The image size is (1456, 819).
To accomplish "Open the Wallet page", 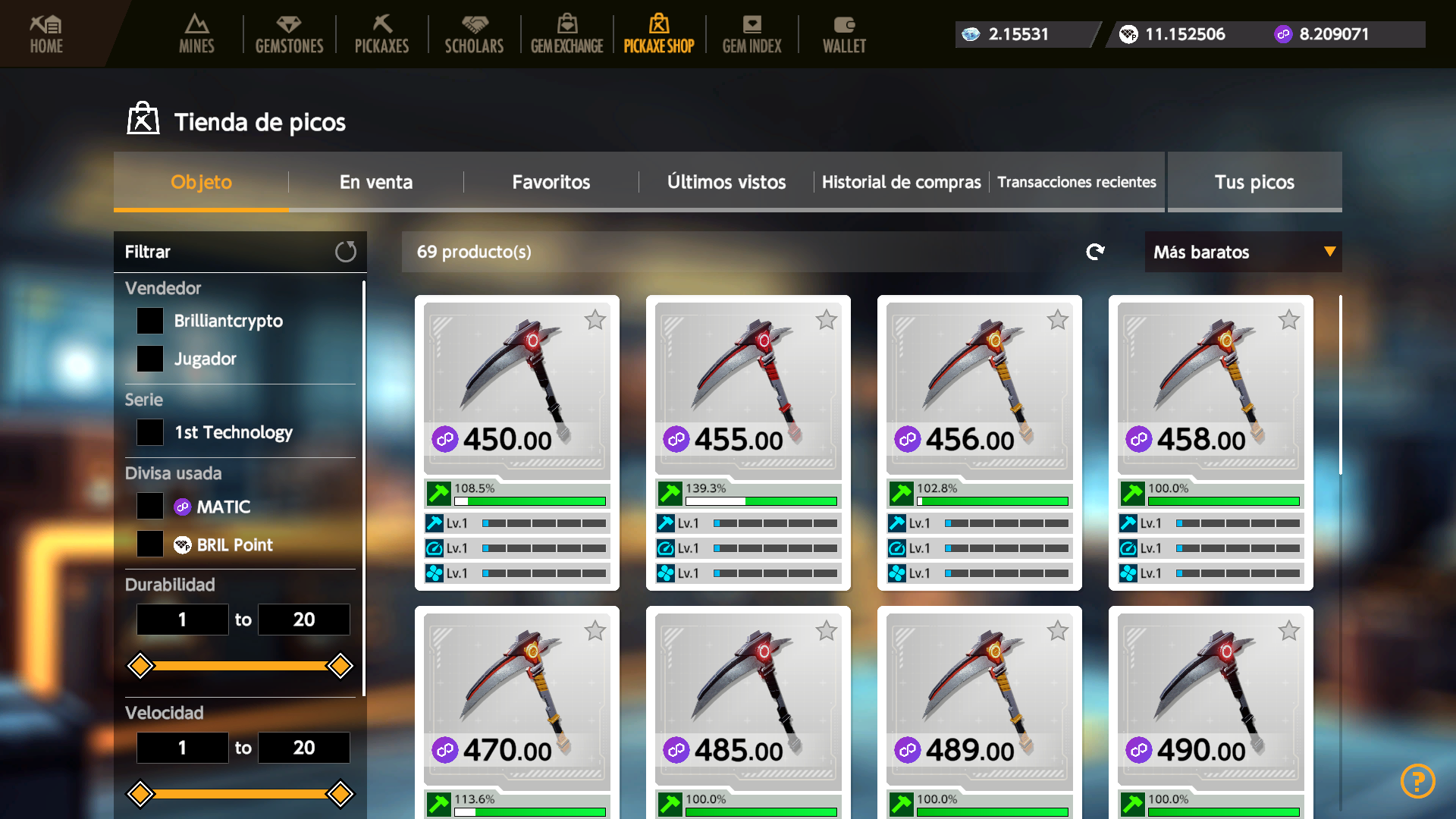I will pyautogui.click(x=844, y=34).
